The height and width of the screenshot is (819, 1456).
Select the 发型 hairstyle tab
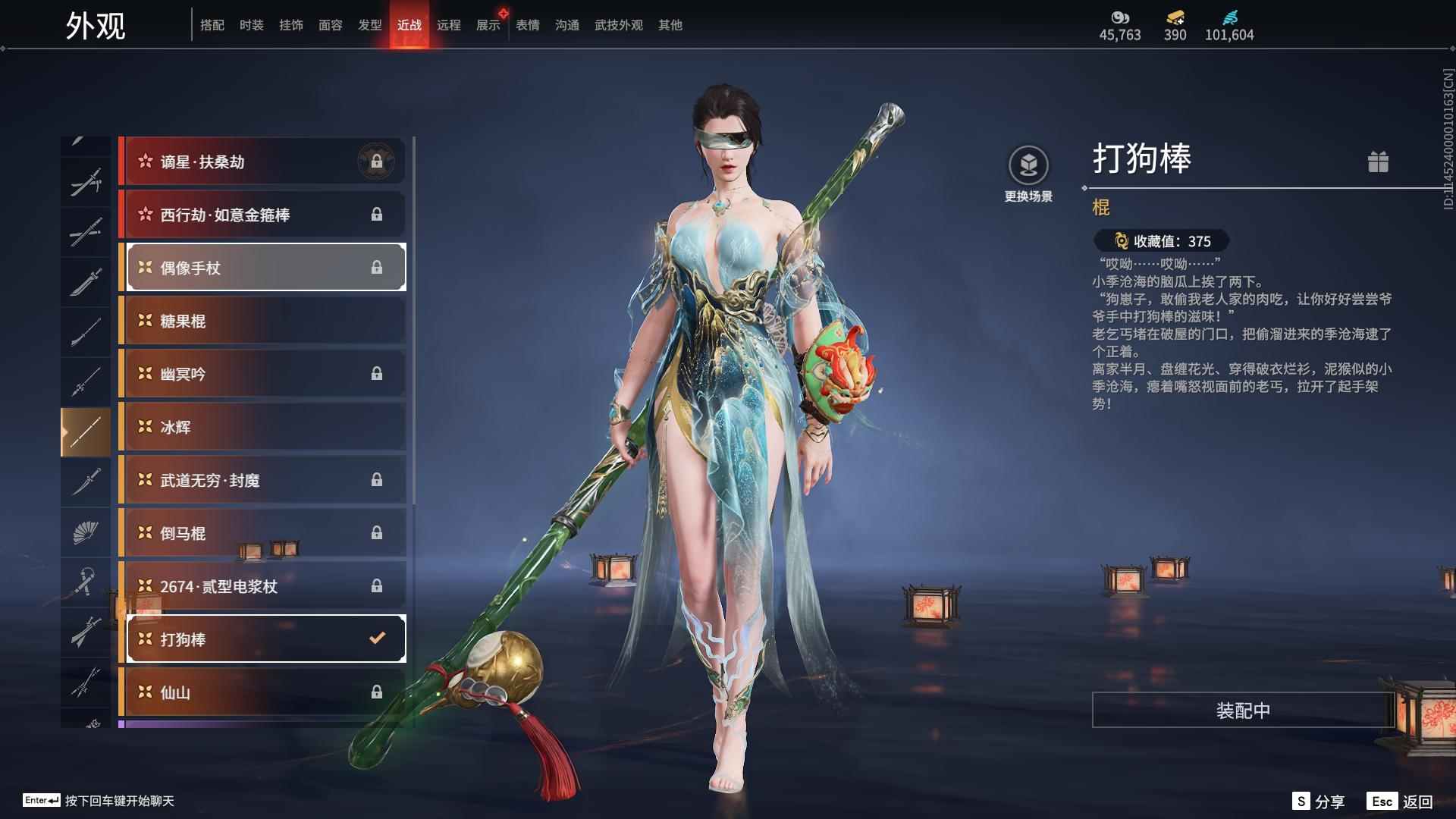[369, 26]
